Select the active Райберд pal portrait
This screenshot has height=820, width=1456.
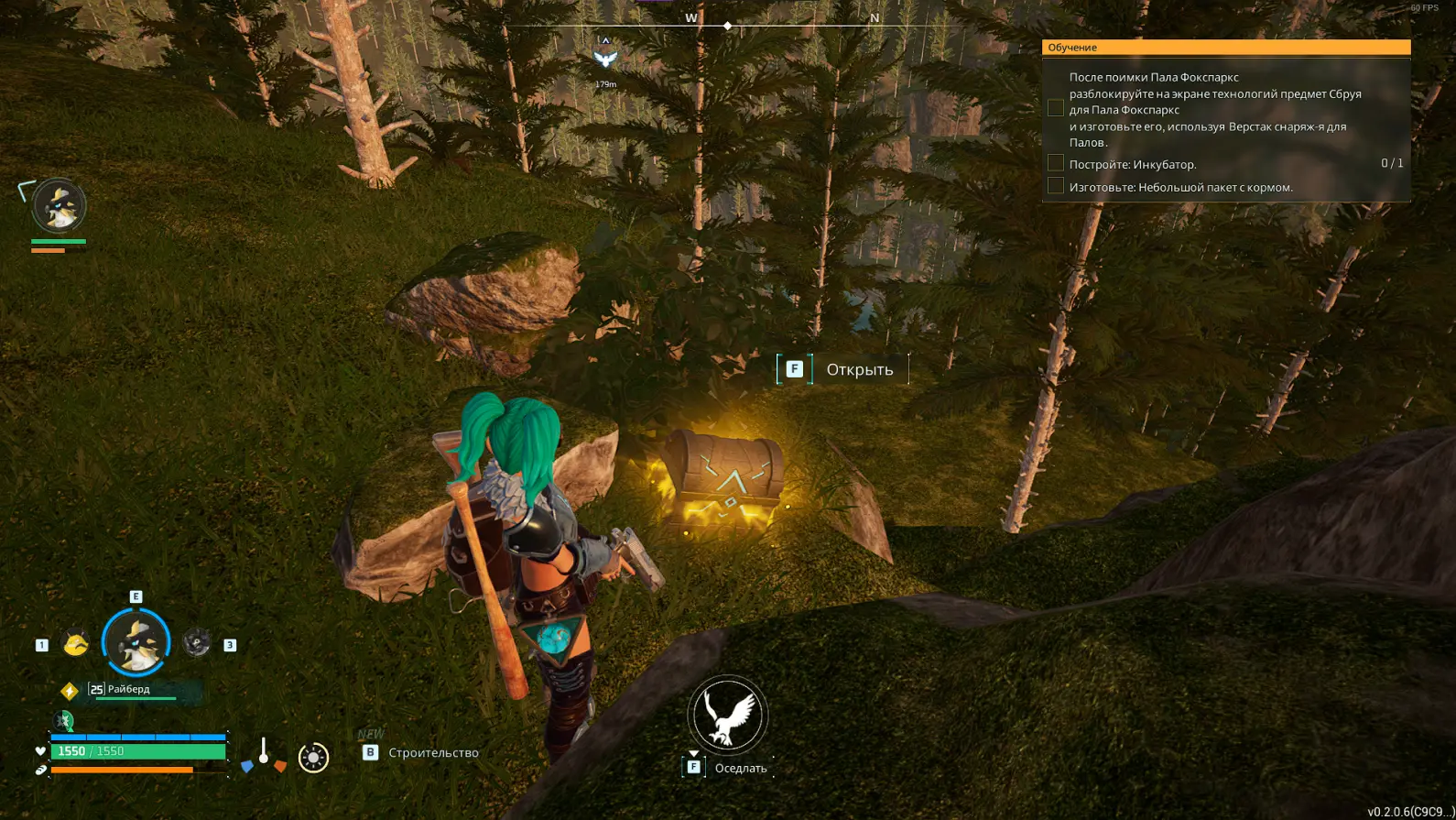point(136,642)
